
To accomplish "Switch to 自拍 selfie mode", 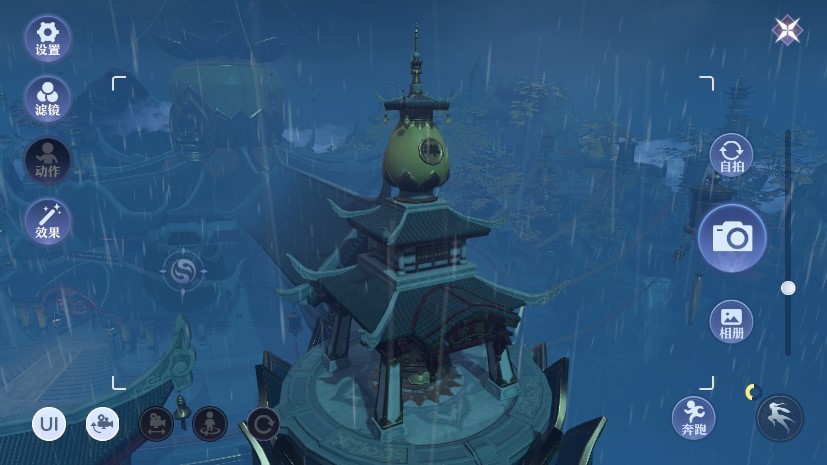I will coord(731,158).
